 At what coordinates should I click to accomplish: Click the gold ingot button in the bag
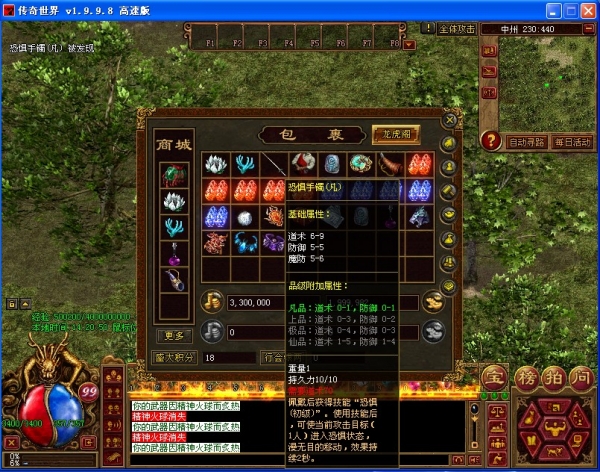pyautogui.click(x=432, y=300)
